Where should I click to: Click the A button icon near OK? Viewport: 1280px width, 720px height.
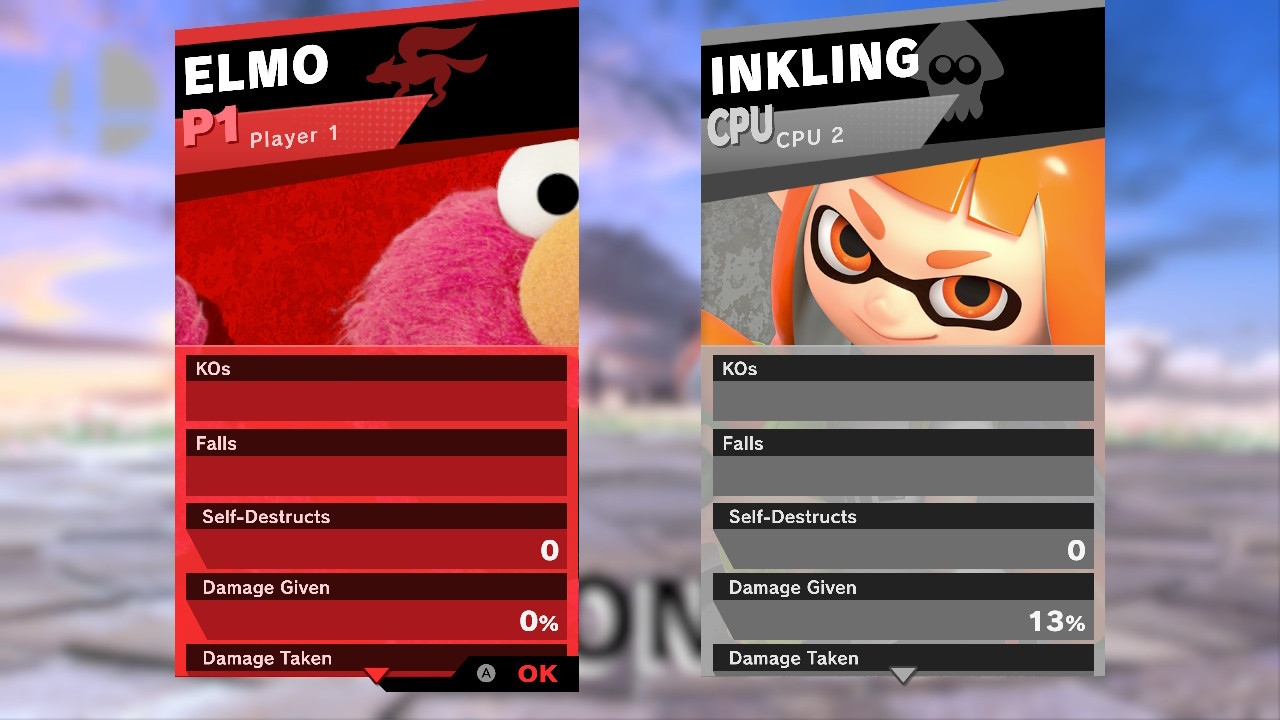pyautogui.click(x=487, y=673)
